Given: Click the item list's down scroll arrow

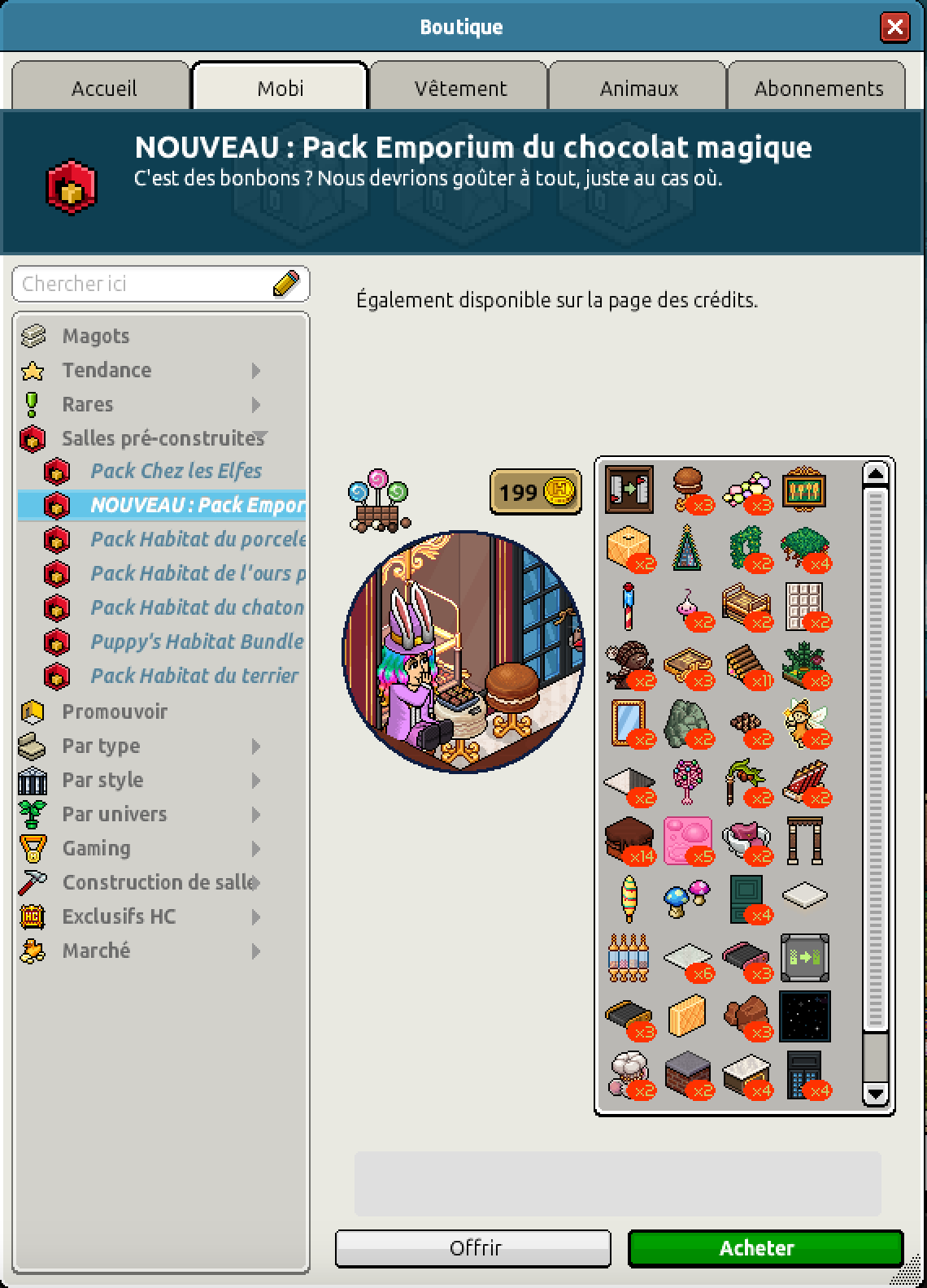Looking at the screenshot, I should [875, 1094].
